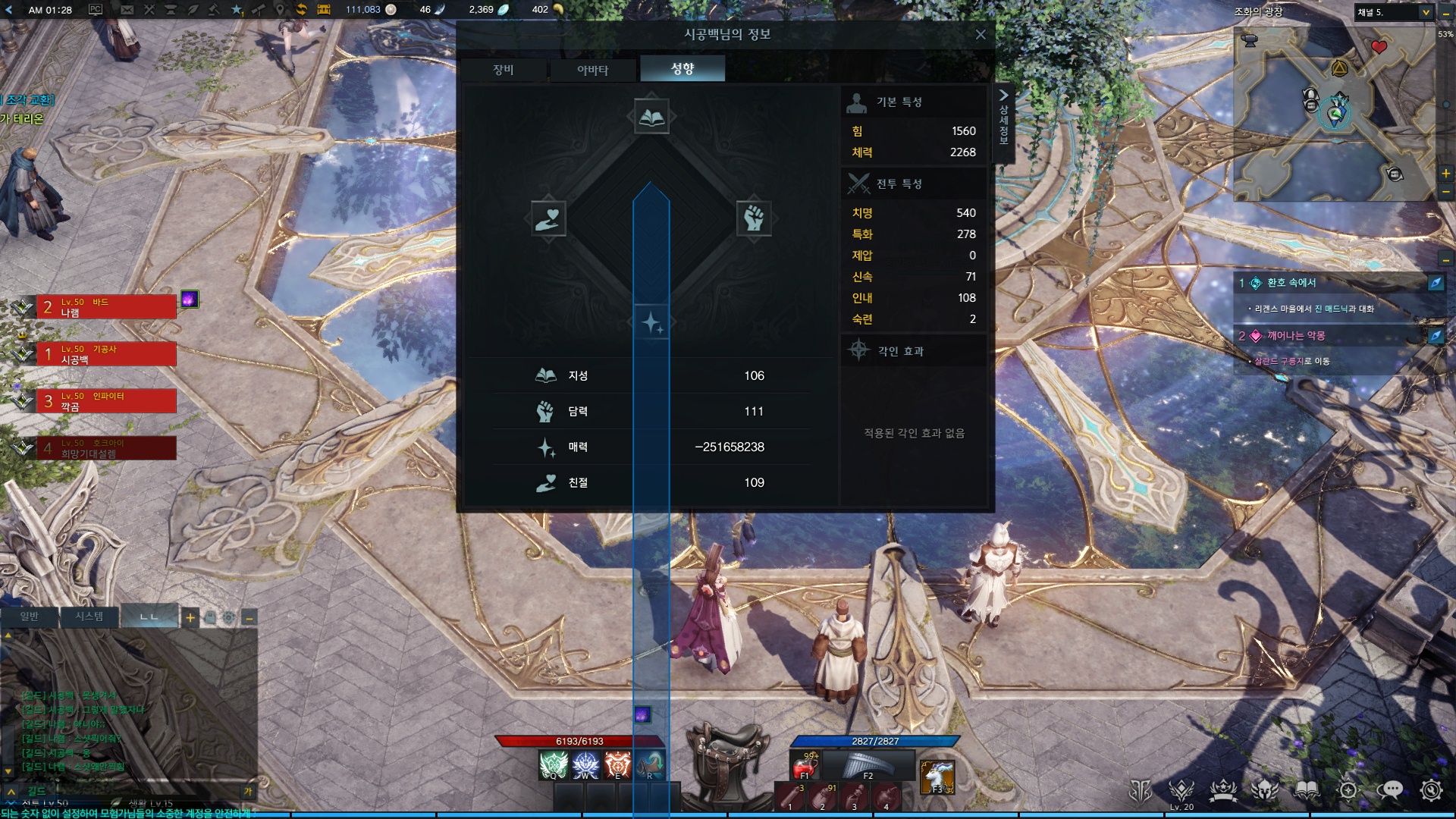Open the channel 5 dropdown
The width and height of the screenshot is (1456, 819).
click(1426, 12)
